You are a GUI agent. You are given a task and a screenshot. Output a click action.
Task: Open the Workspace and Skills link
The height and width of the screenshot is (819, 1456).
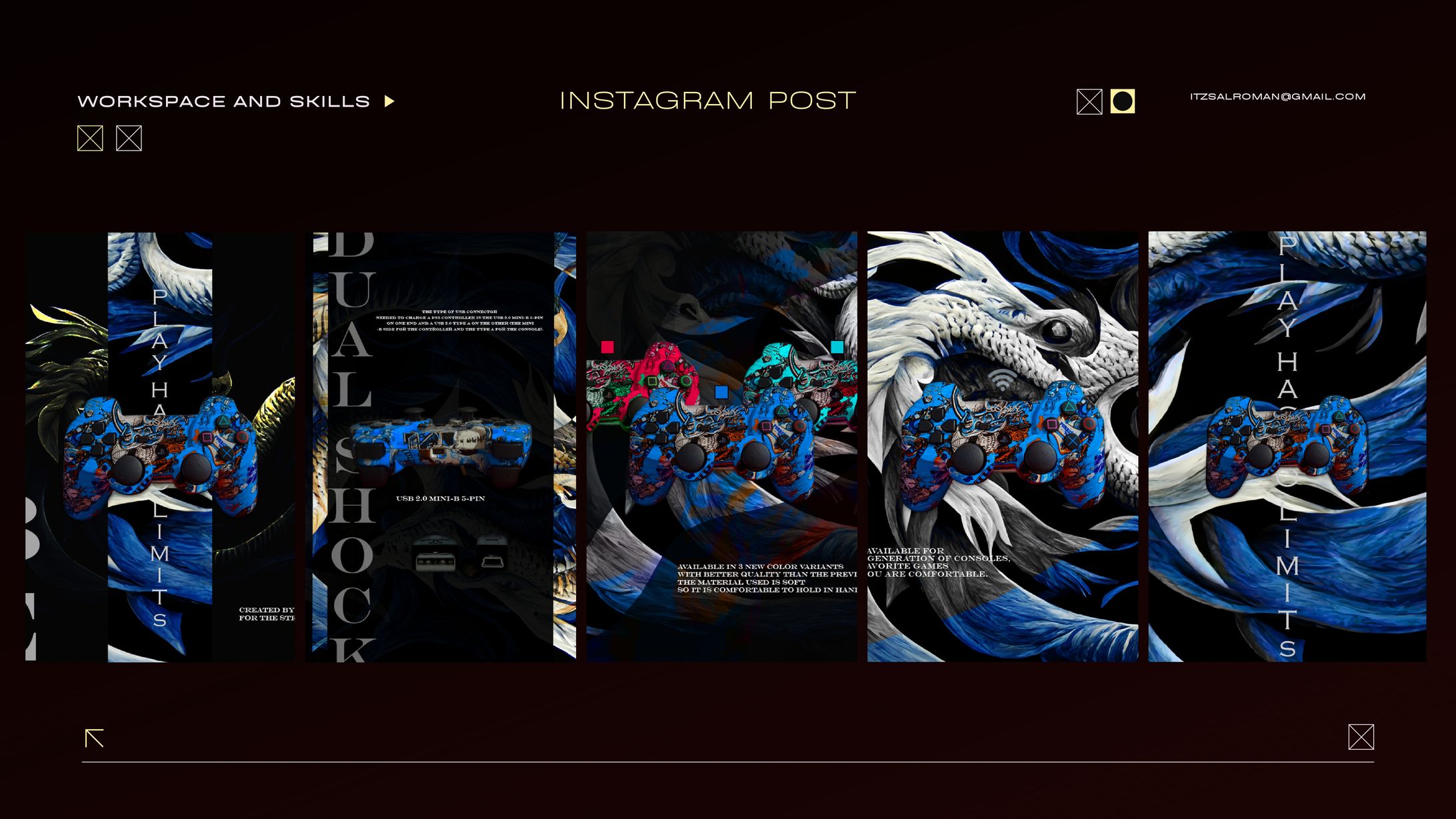[x=223, y=101]
